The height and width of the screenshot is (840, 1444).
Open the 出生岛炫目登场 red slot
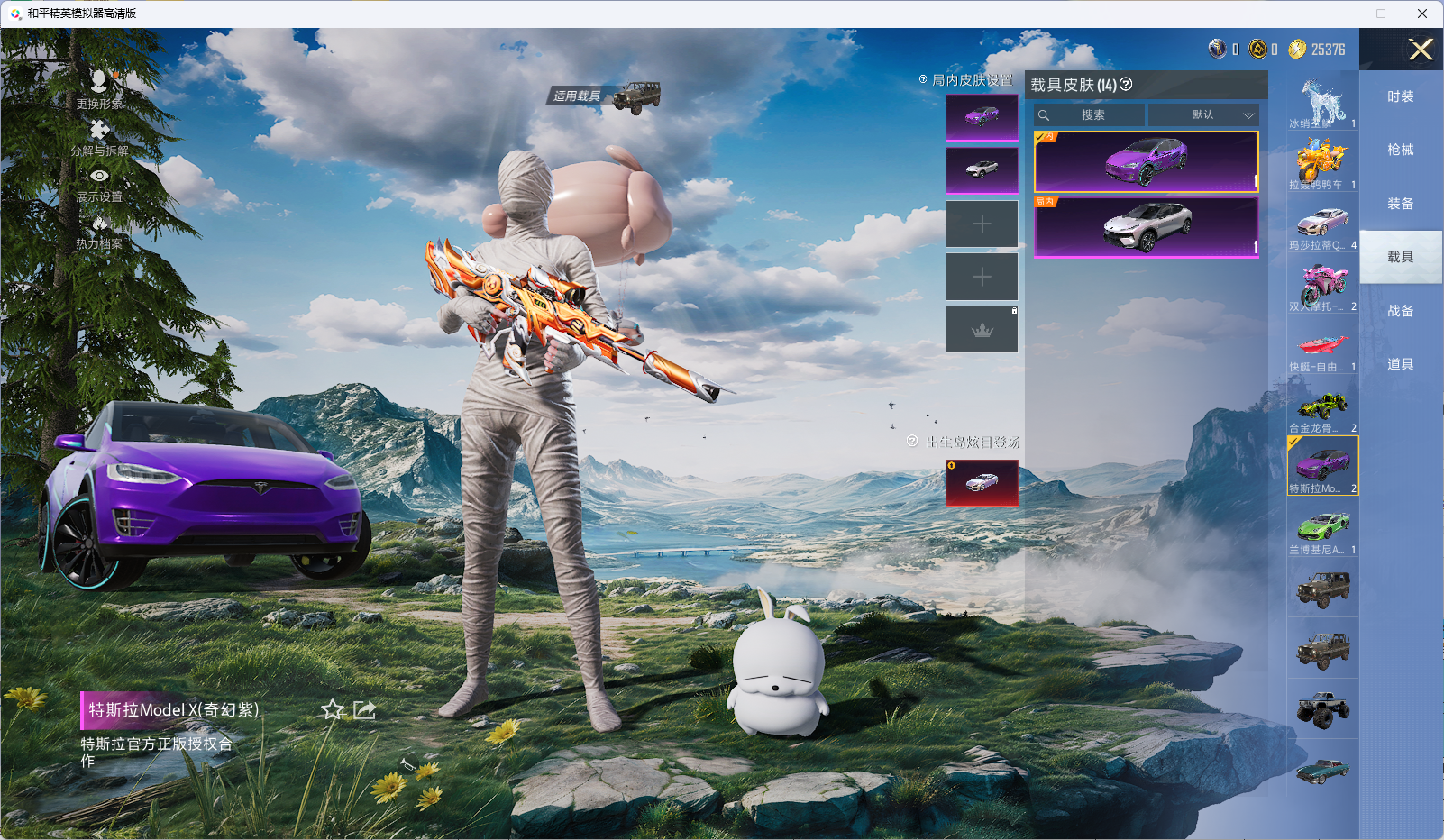[x=982, y=483]
